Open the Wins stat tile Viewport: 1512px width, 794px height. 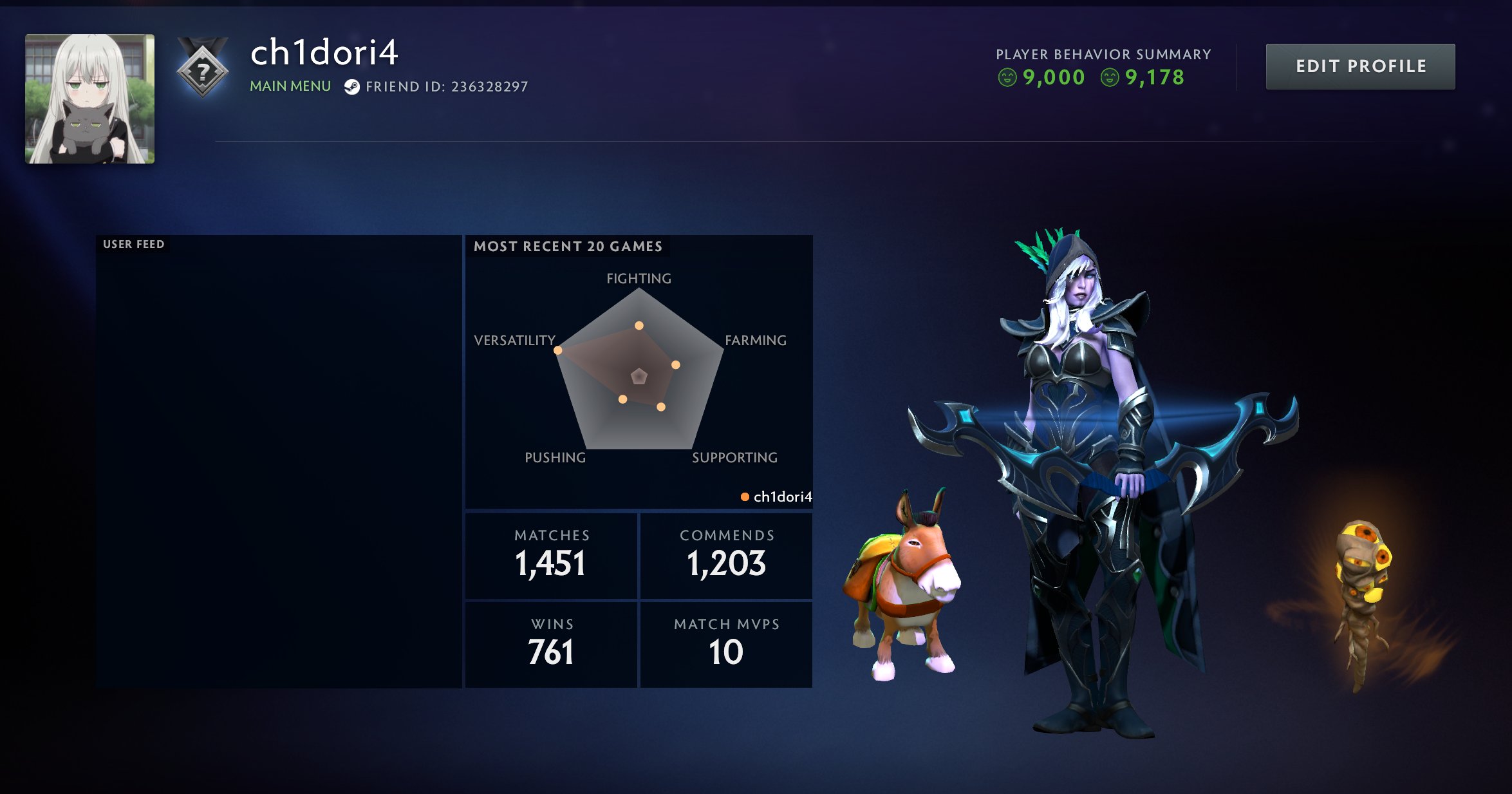point(551,645)
